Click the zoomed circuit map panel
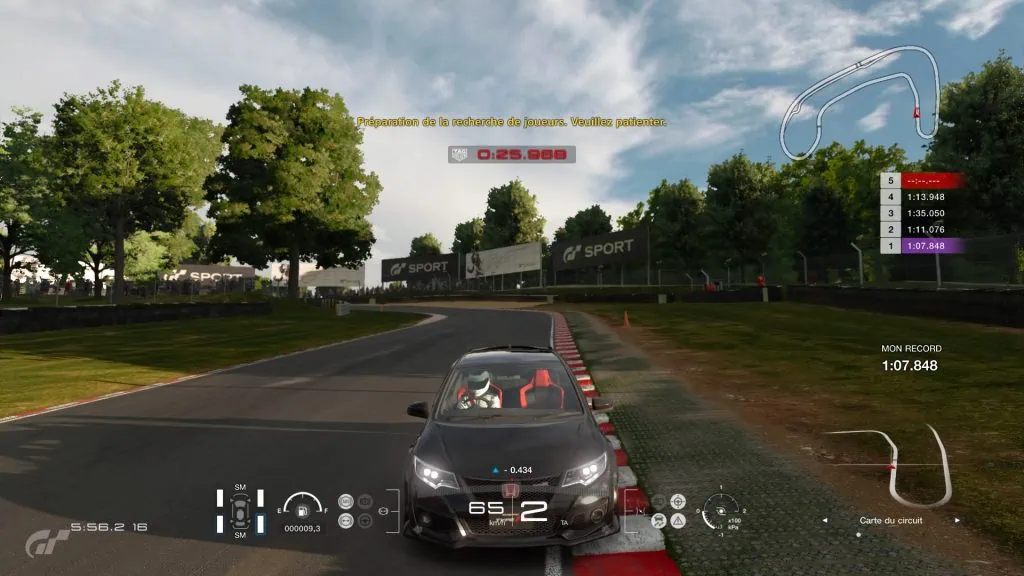This screenshot has height=576, width=1024. [890, 465]
